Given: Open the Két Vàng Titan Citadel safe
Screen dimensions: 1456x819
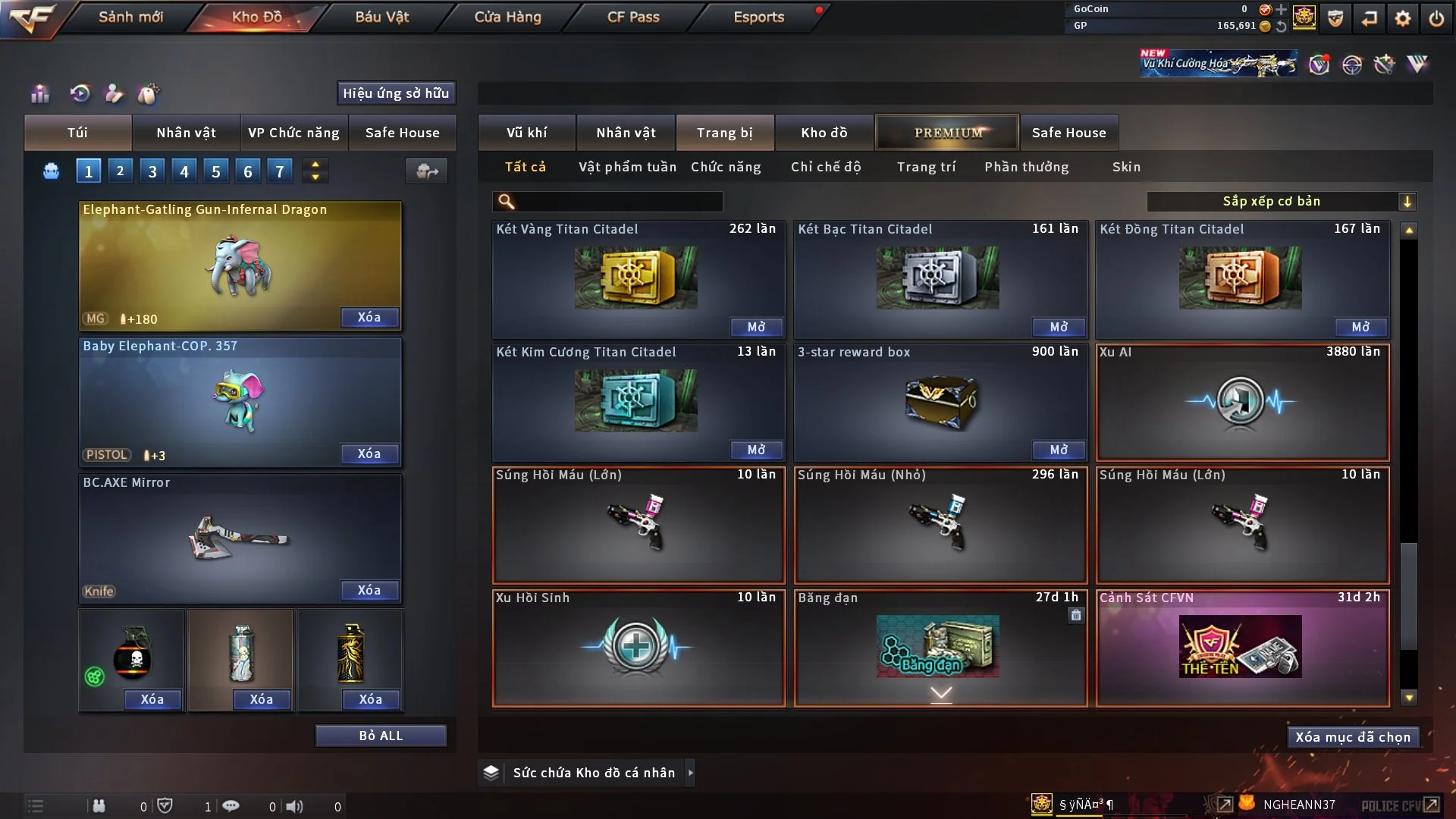Looking at the screenshot, I should click(756, 327).
